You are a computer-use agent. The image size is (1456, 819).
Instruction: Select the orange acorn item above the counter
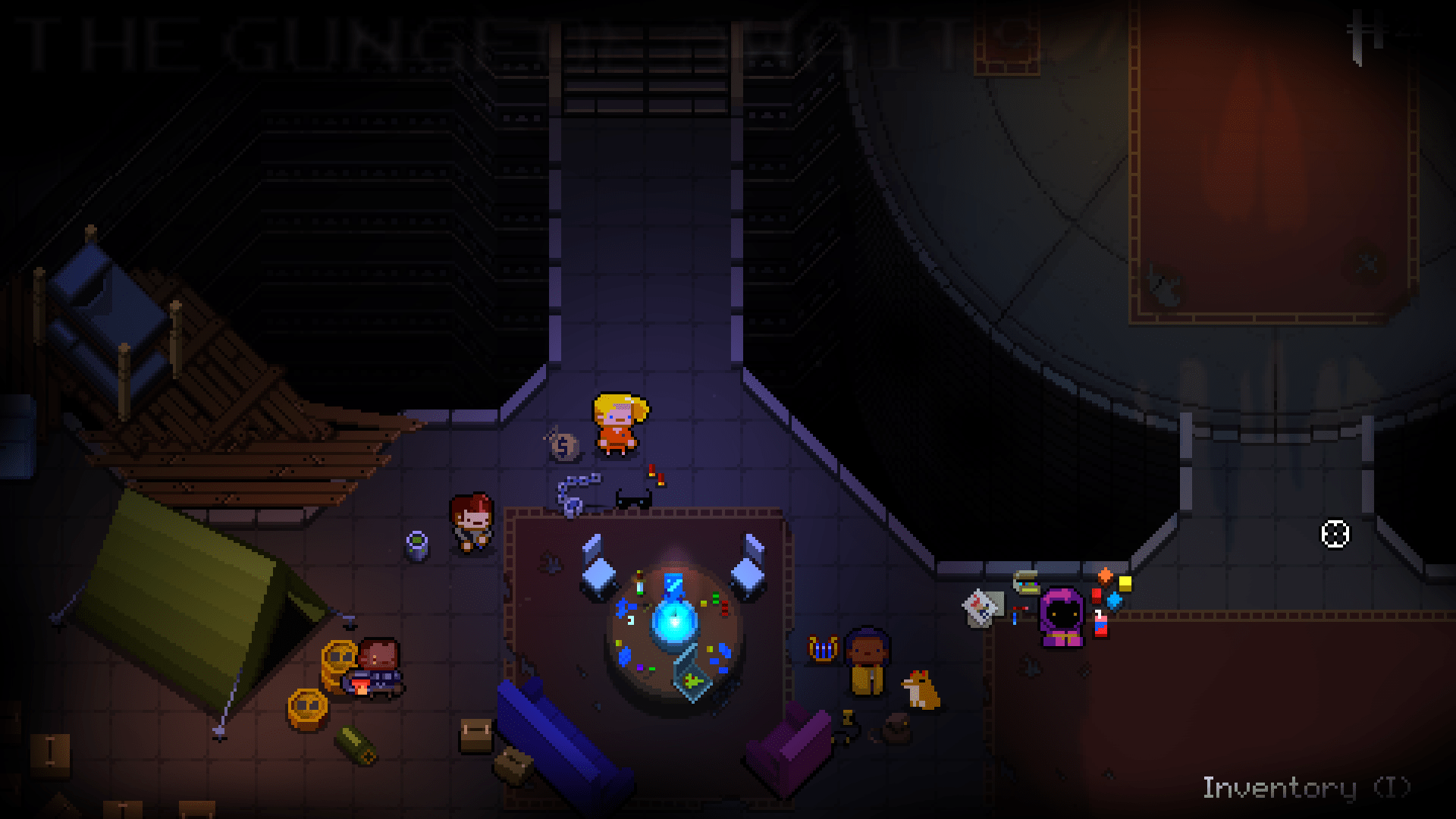[x=1106, y=575]
